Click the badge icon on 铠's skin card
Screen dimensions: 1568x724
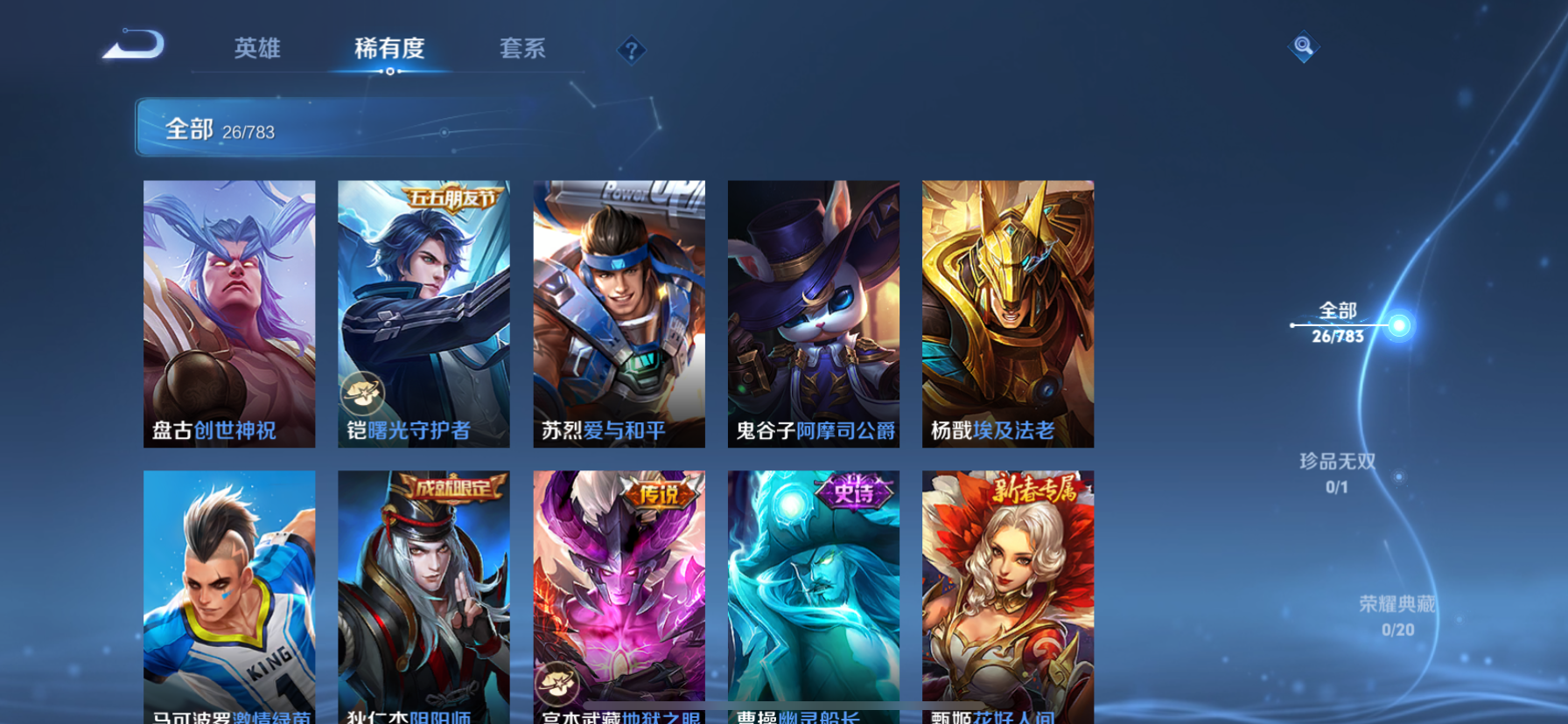[x=365, y=393]
